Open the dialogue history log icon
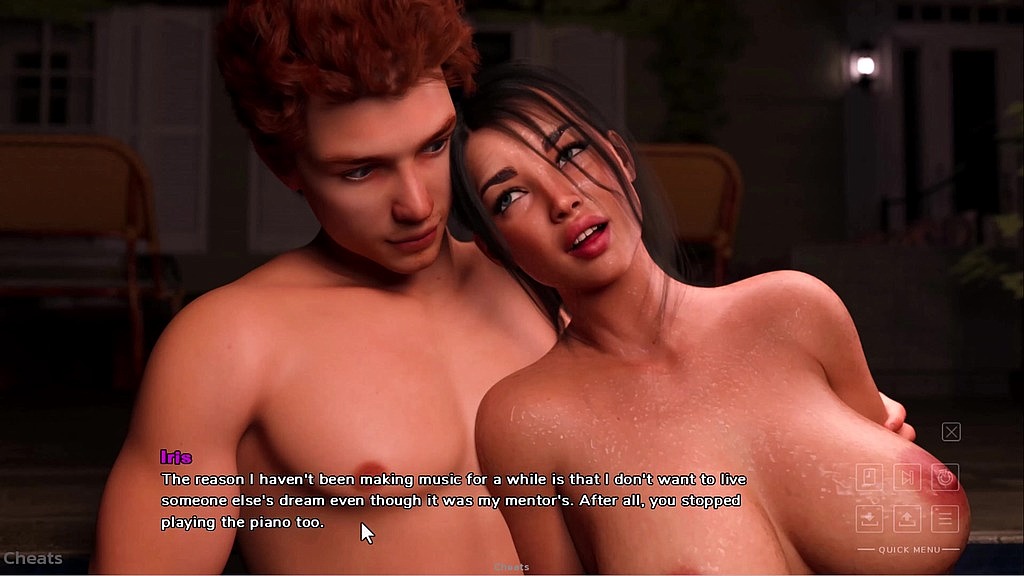This screenshot has width=1024, height=576. coord(869,477)
